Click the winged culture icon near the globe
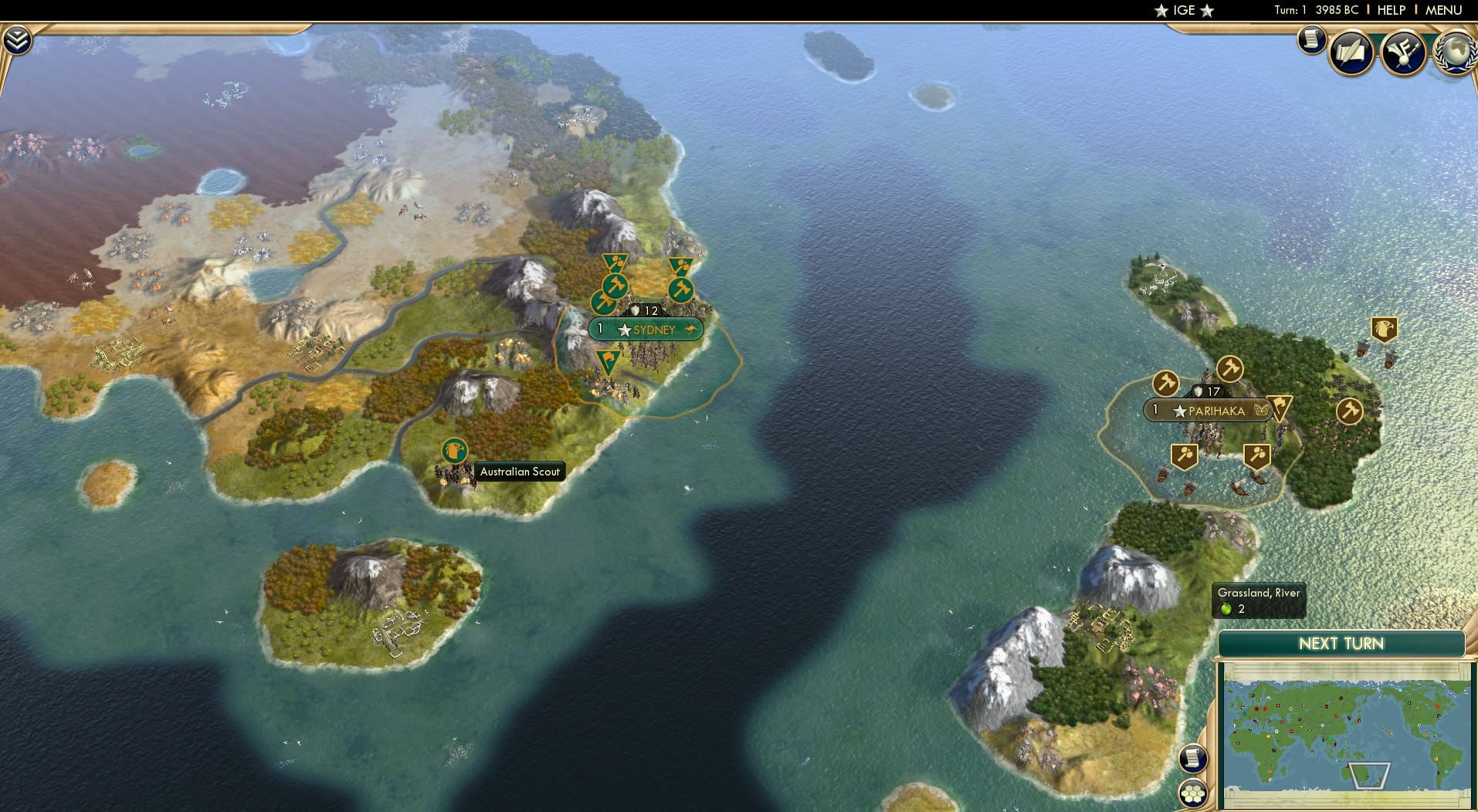 [1405, 52]
